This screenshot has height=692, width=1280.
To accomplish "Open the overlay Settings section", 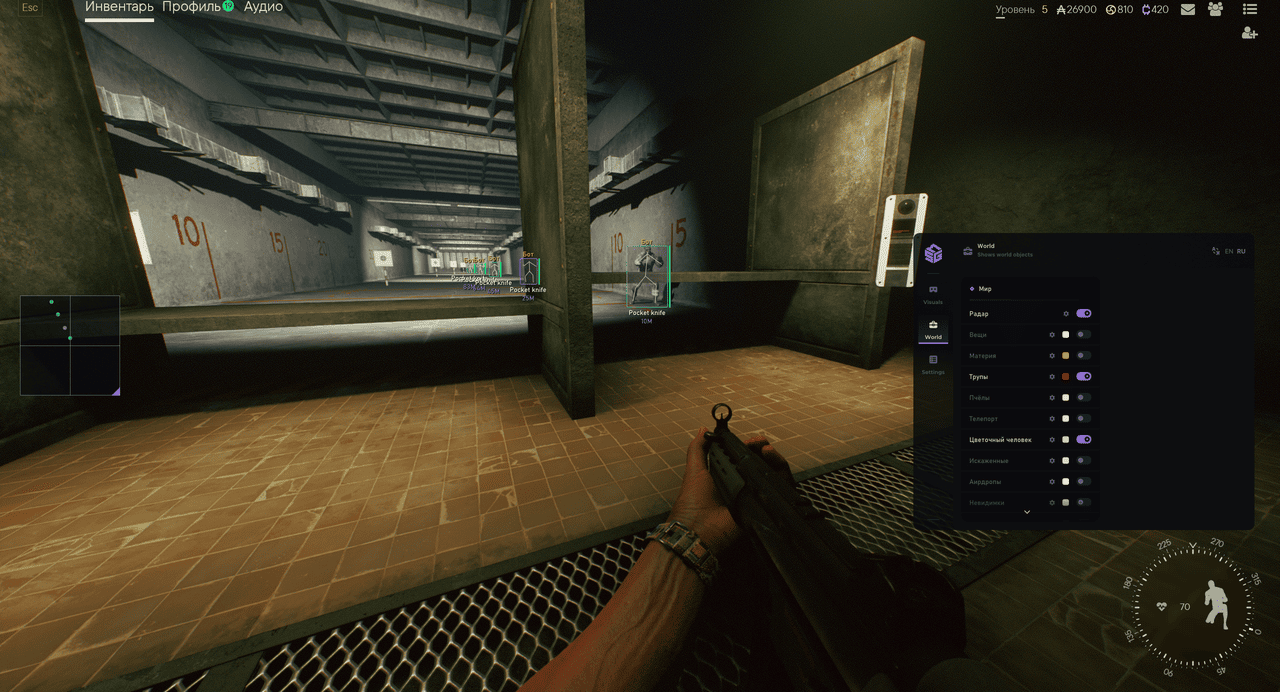I will [933, 364].
